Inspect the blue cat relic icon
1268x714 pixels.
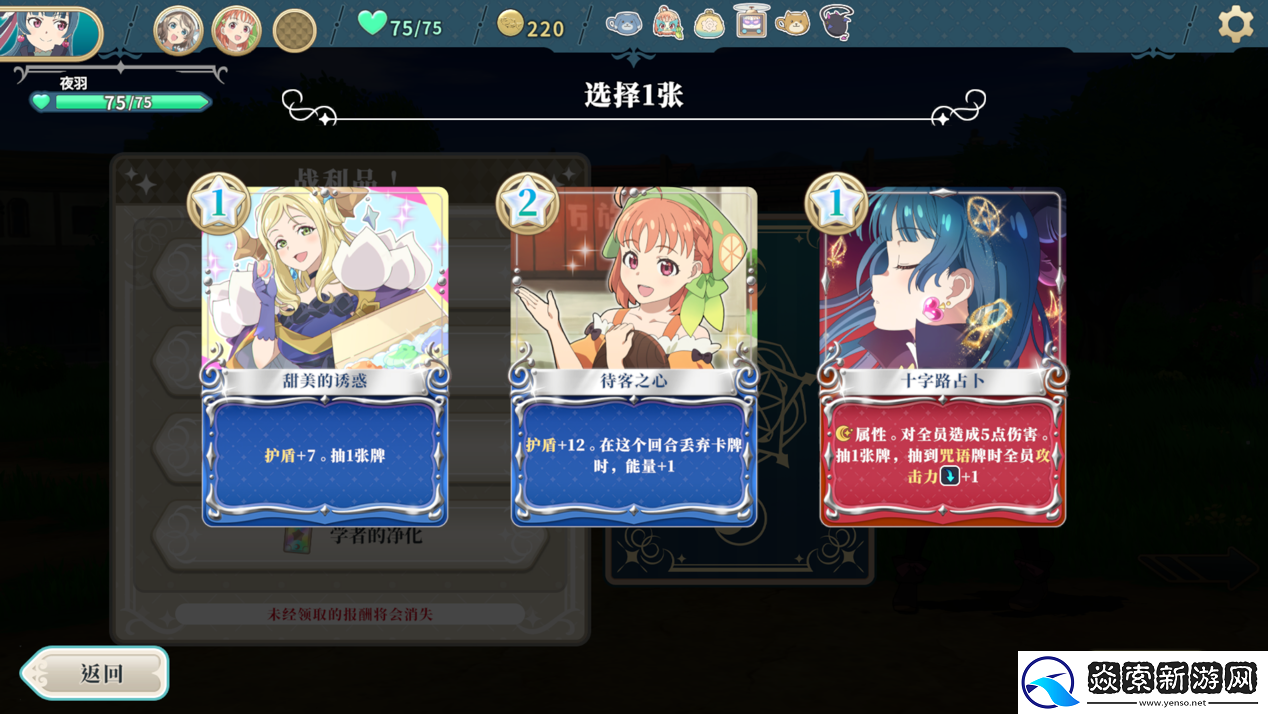pyautogui.click(x=625, y=22)
